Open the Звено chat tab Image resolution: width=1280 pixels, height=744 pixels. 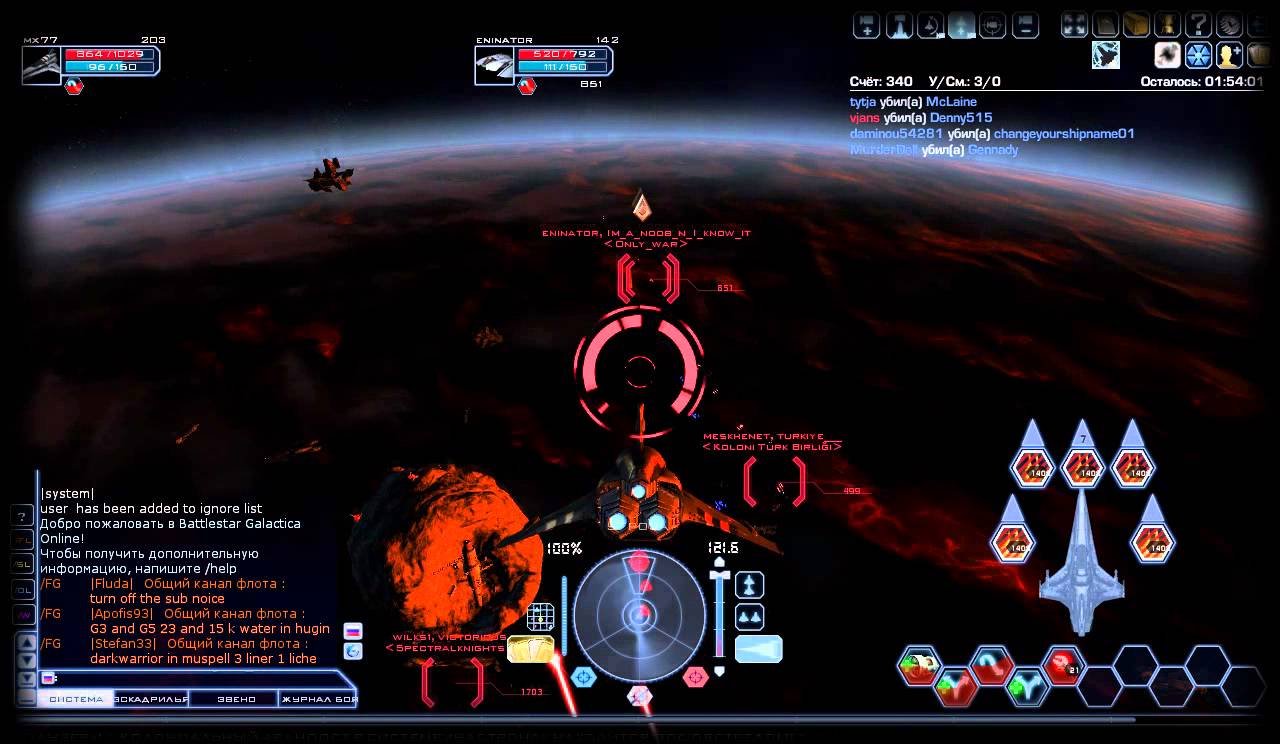(237, 699)
